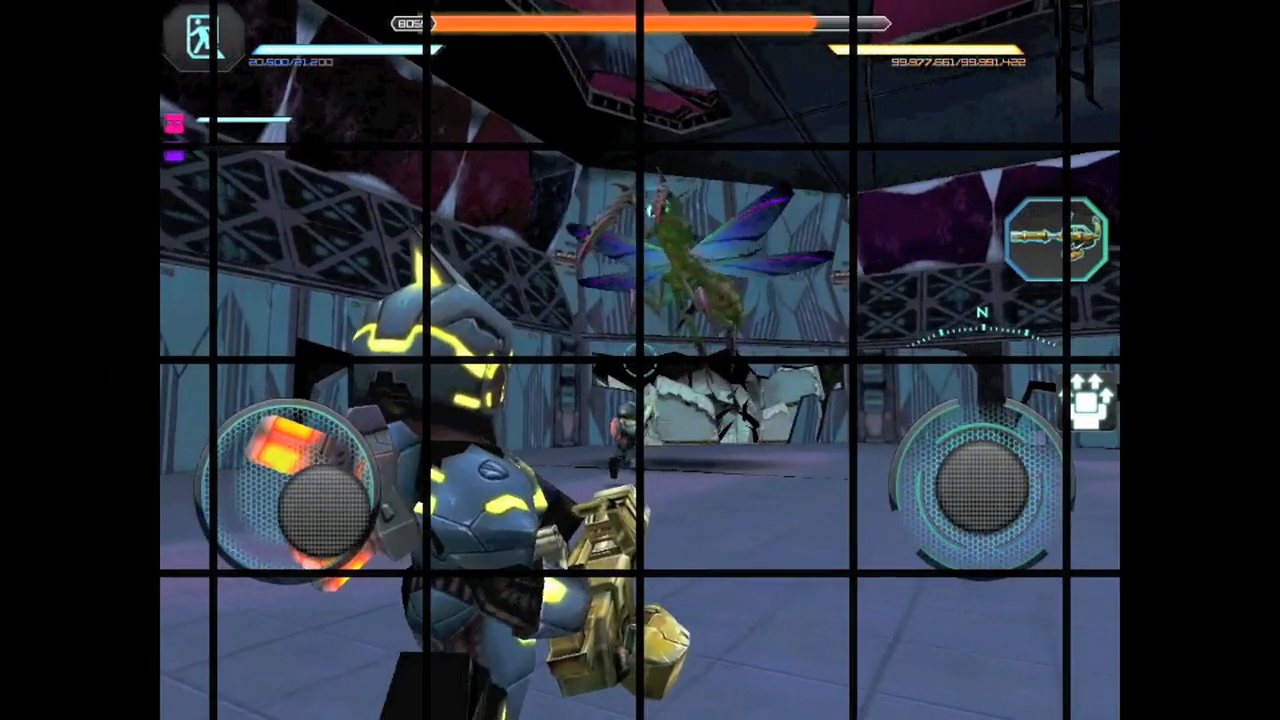The height and width of the screenshot is (720, 1280).
Task: Tap the character status icon showing the running figure
Action: pyautogui.click(x=200, y=37)
